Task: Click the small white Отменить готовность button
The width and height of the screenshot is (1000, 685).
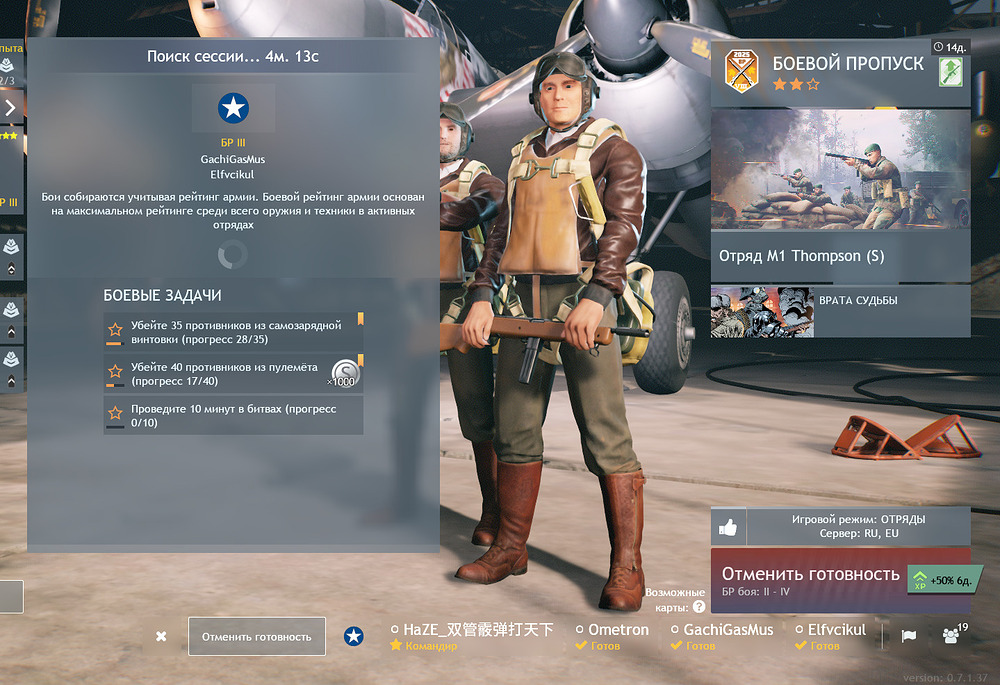Action: point(257,636)
